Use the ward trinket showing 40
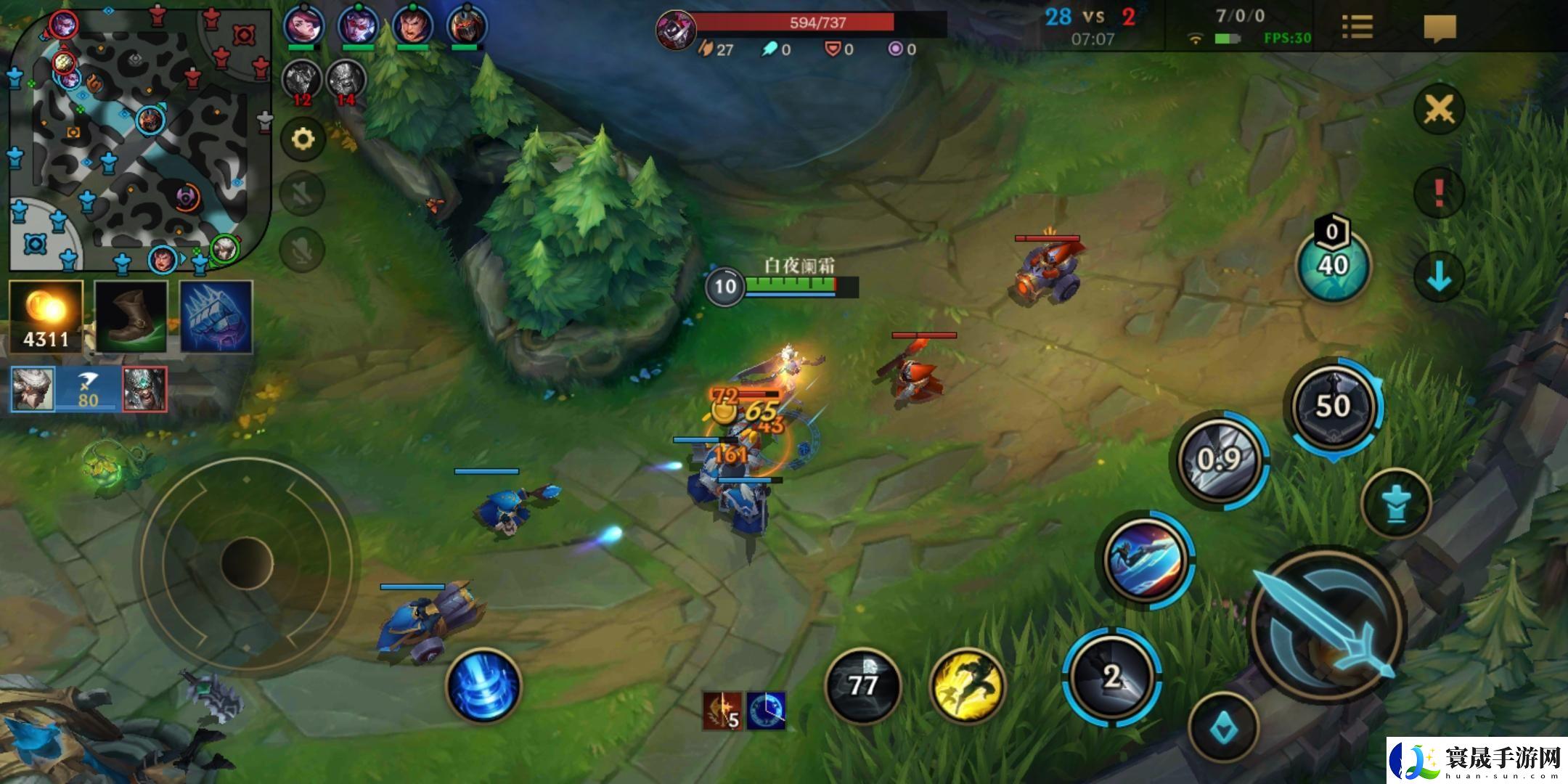 [1333, 264]
